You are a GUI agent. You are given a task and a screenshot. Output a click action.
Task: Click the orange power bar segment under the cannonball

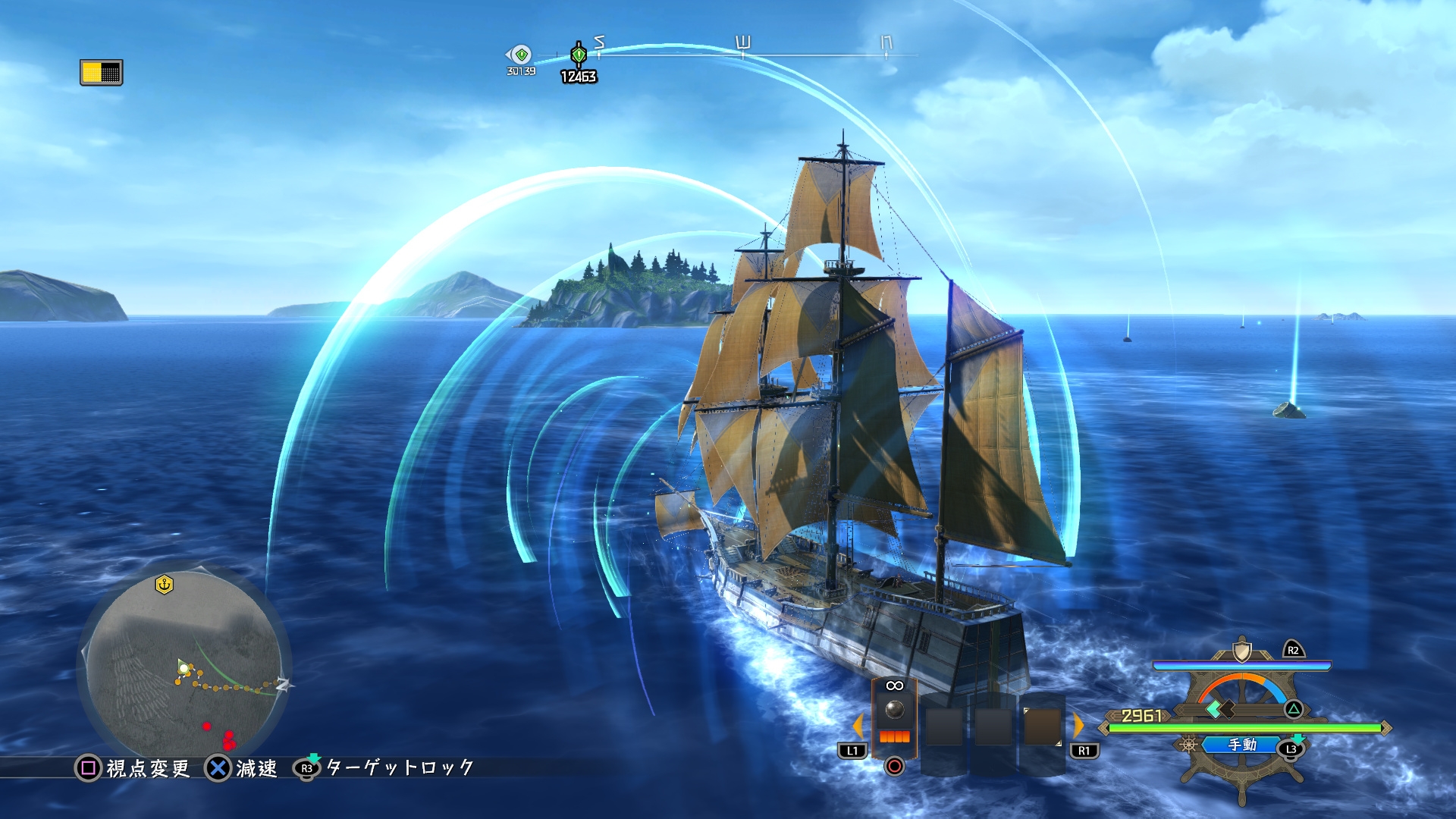pos(895,737)
